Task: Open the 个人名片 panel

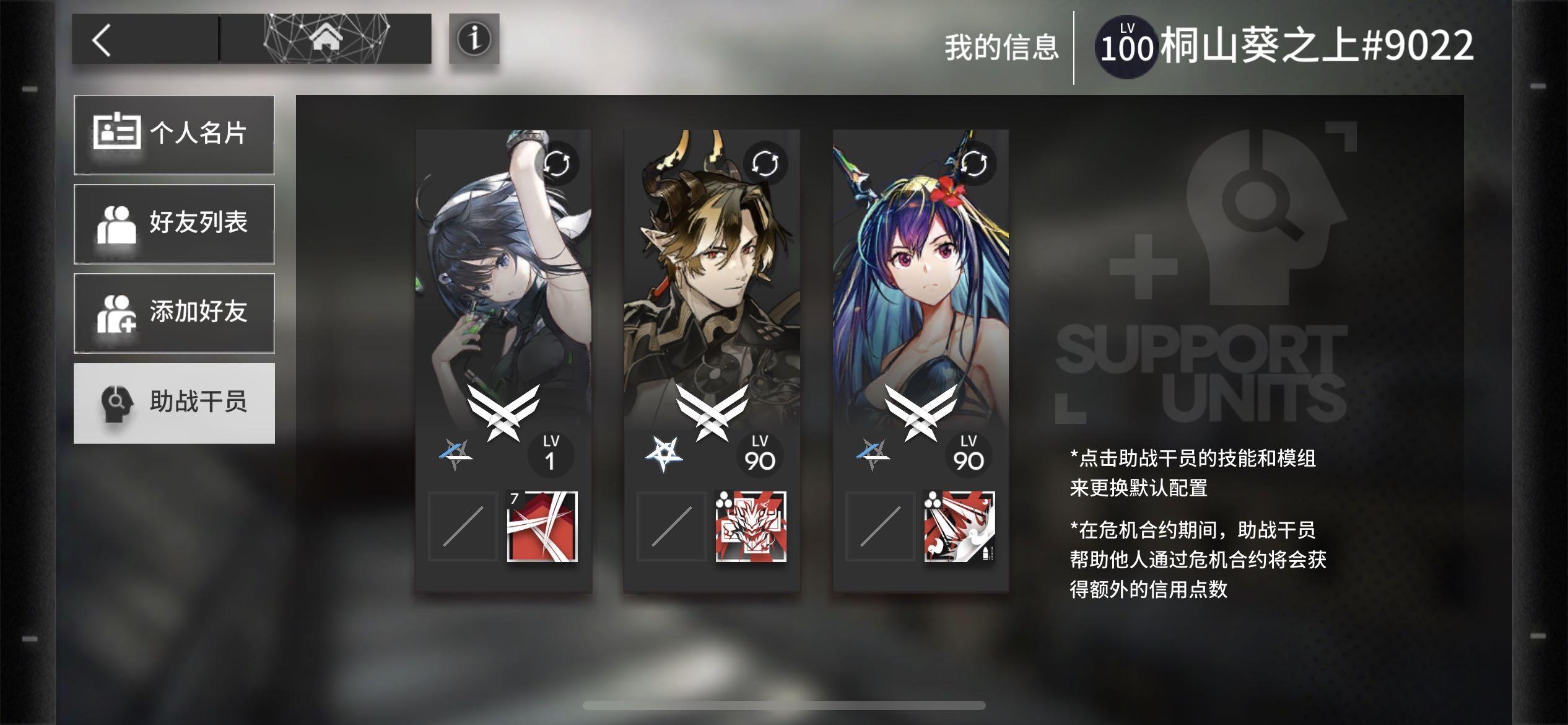Action: (x=174, y=133)
